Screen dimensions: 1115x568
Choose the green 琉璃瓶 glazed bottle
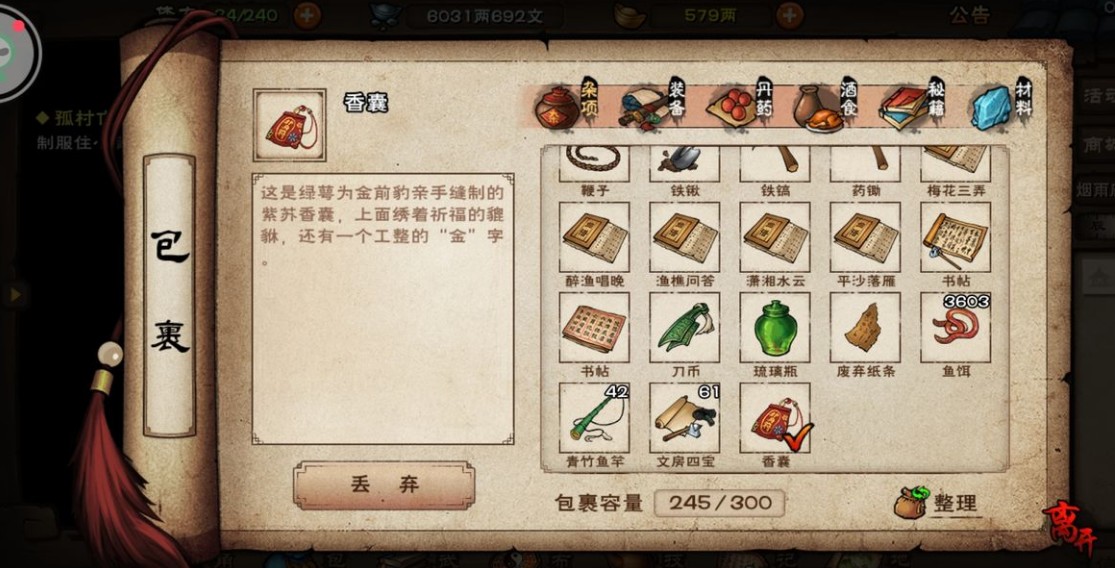[775, 328]
